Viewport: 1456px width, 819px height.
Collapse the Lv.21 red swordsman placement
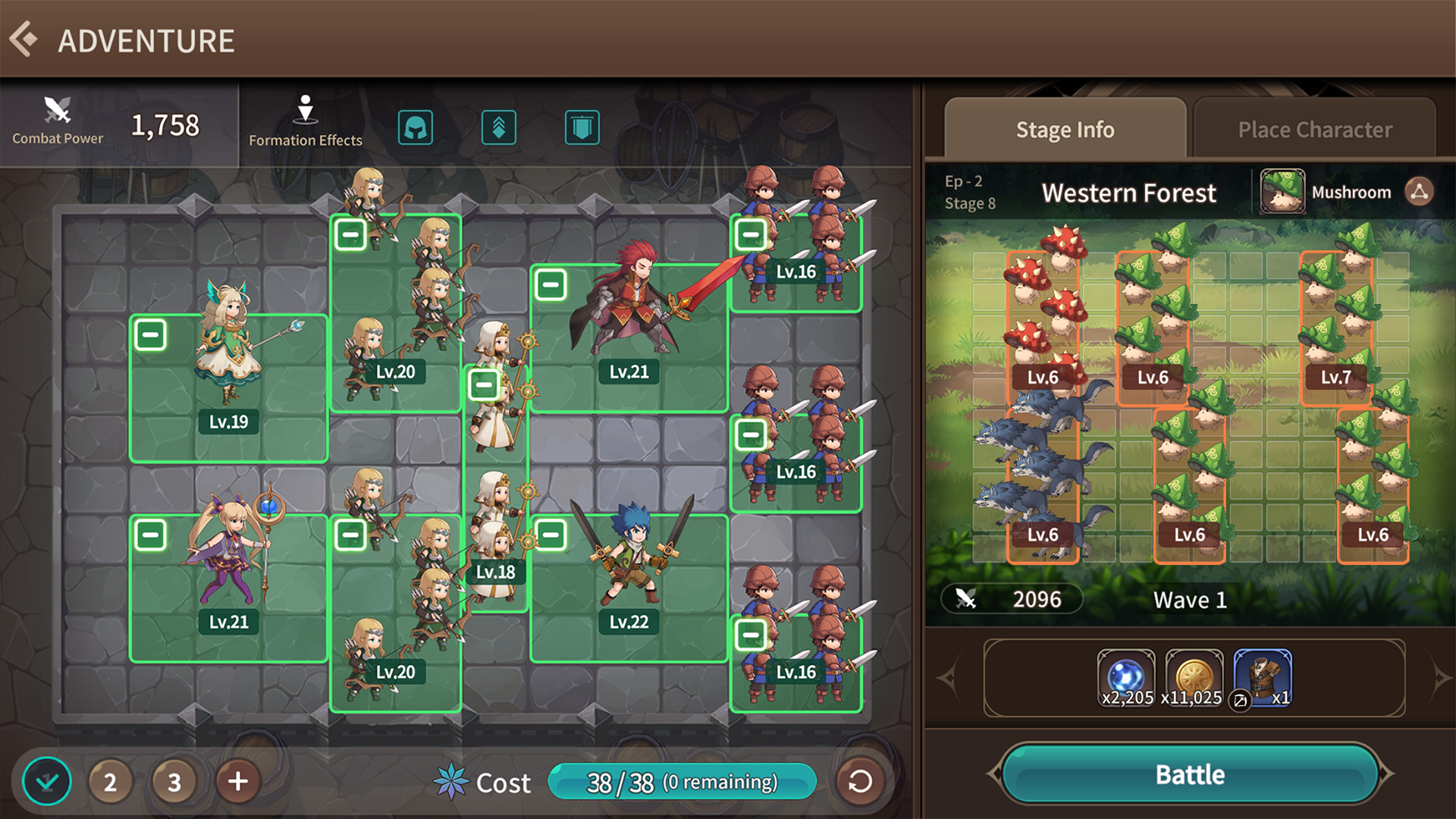click(x=552, y=285)
